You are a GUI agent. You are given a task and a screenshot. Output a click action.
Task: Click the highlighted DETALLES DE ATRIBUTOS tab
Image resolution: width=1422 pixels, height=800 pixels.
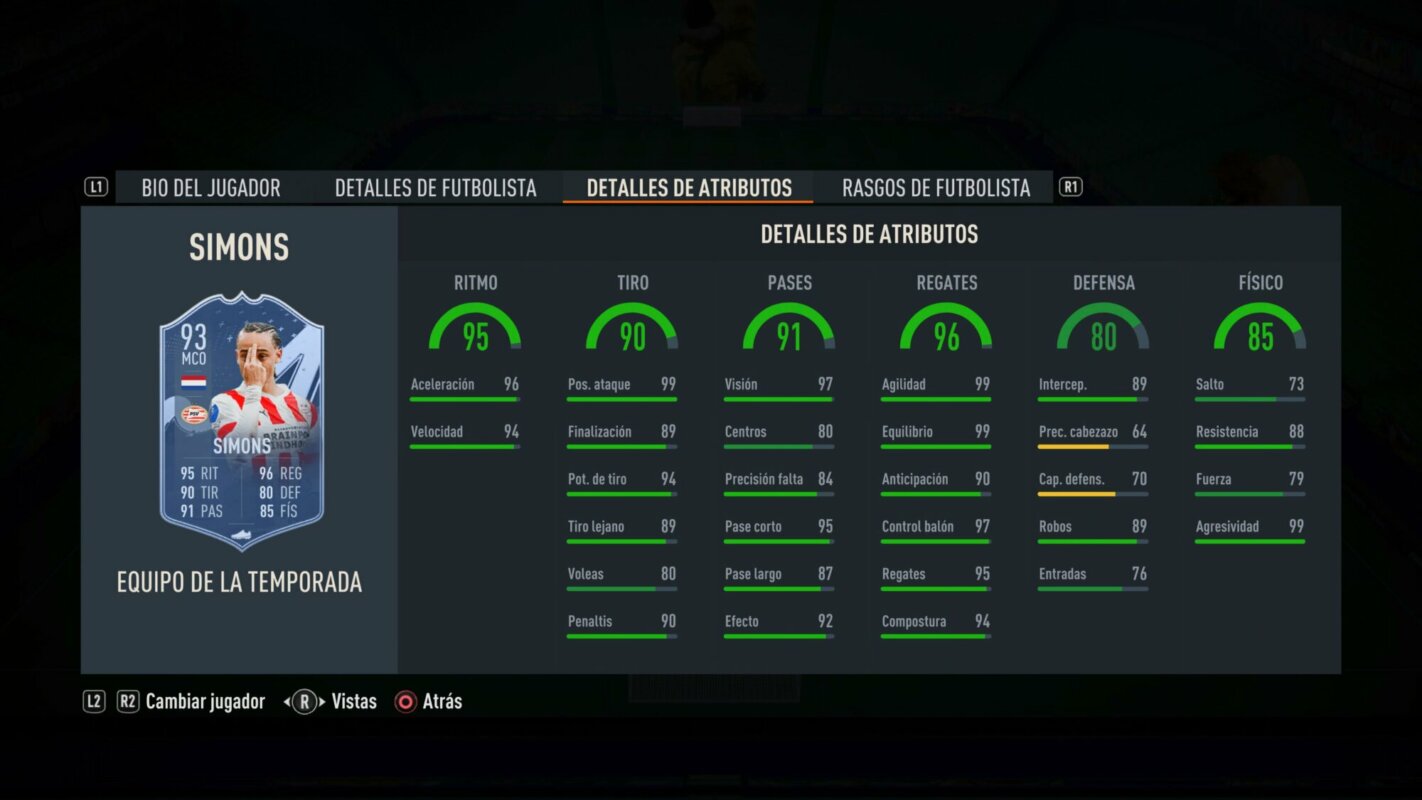(688, 187)
